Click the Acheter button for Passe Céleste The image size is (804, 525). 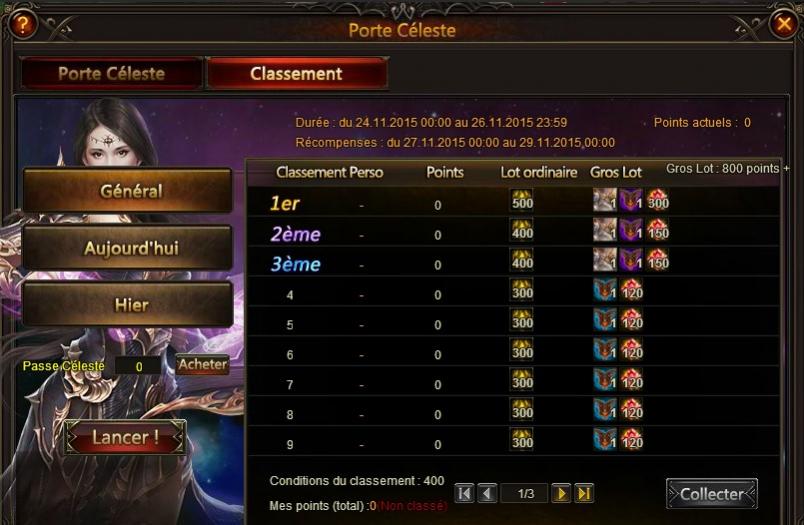click(202, 365)
